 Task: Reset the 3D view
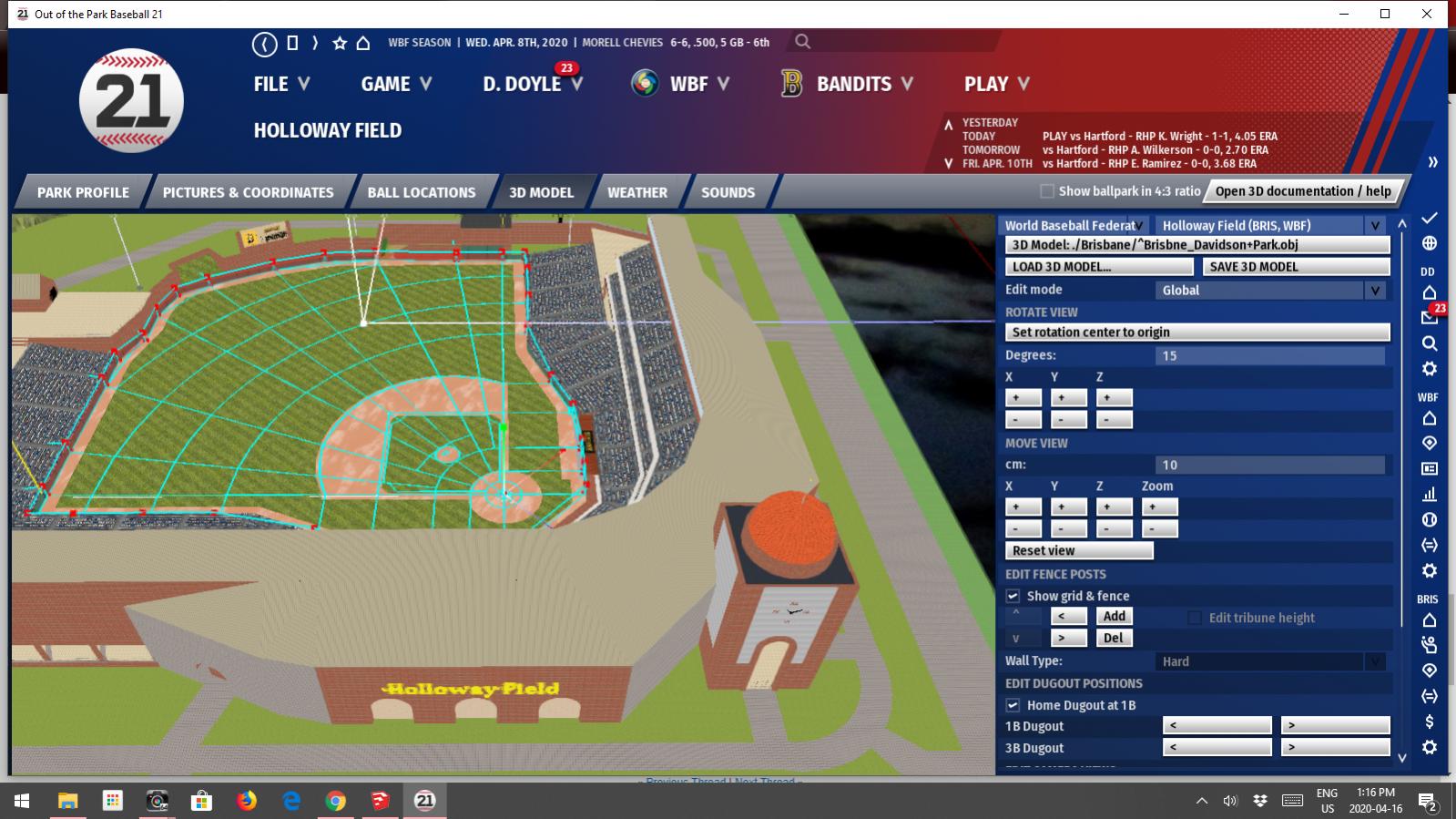tap(1078, 551)
